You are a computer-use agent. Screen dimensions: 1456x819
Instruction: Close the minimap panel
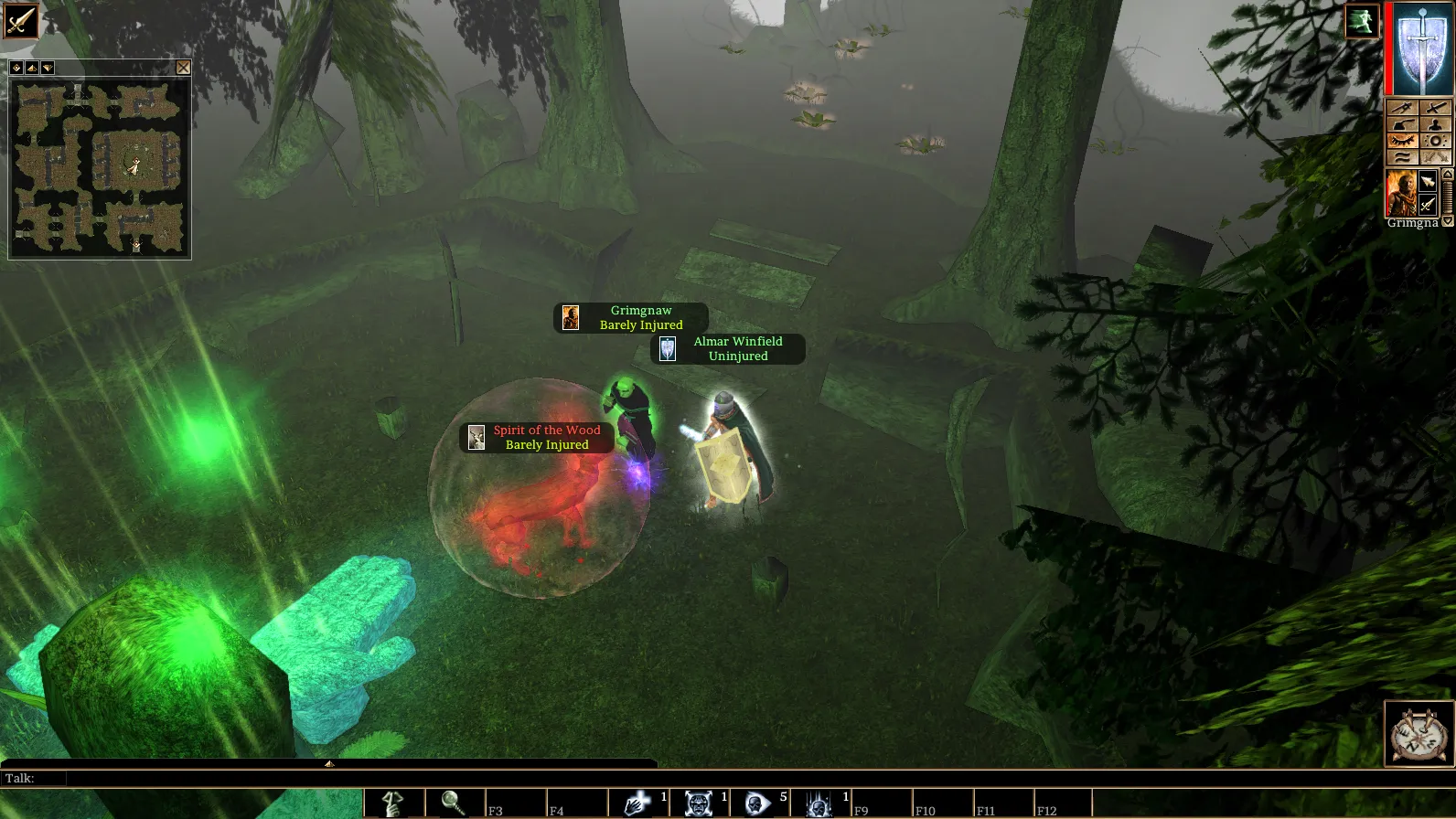pos(183,68)
